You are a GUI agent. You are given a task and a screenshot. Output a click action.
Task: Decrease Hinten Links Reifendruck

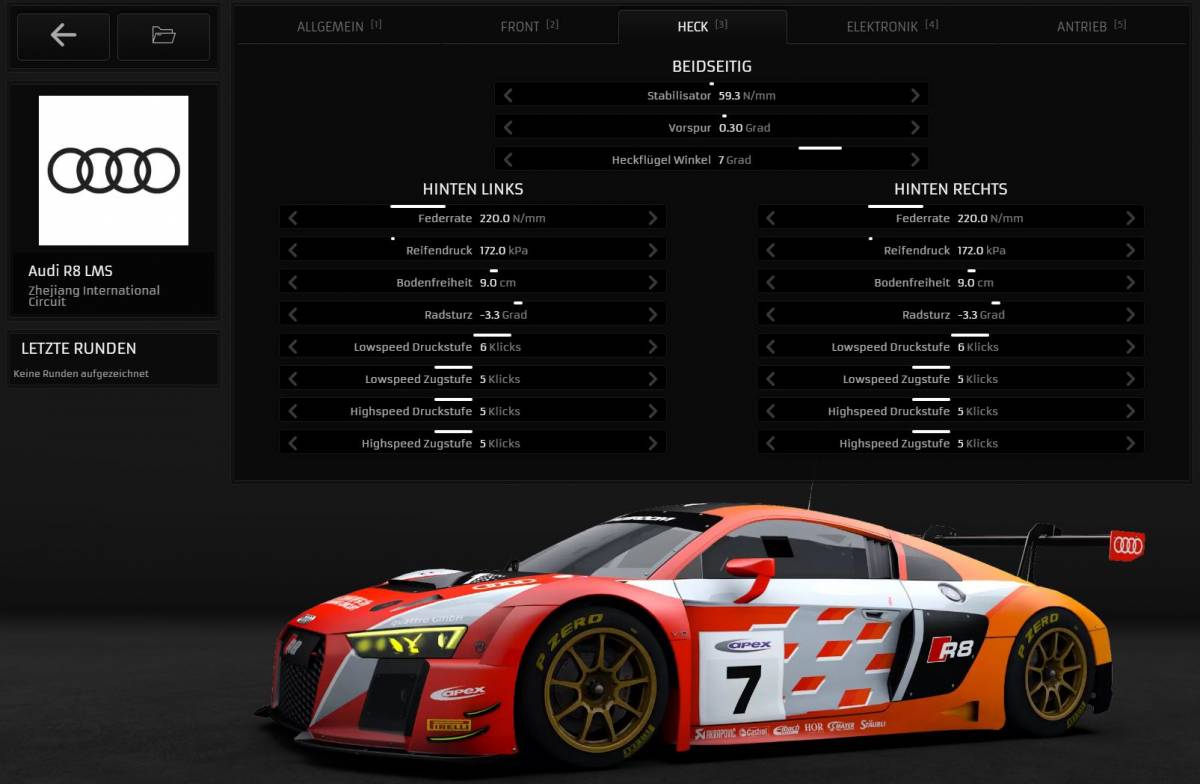(x=293, y=251)
